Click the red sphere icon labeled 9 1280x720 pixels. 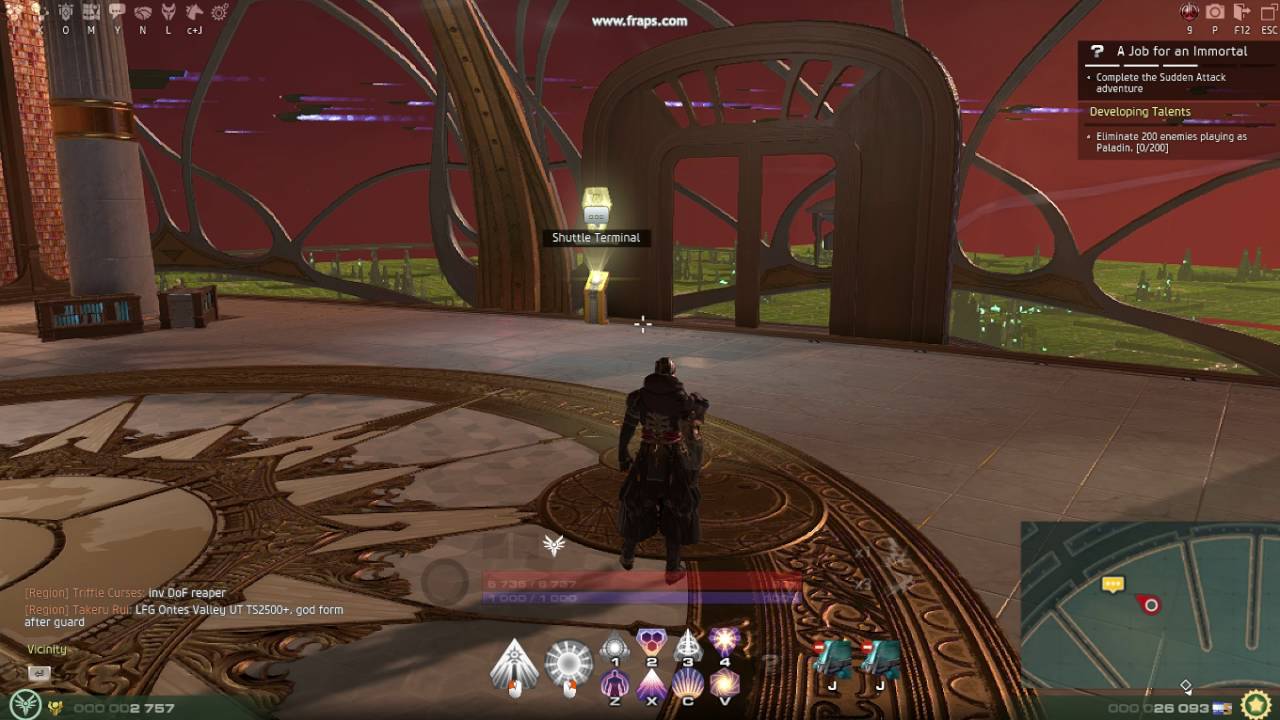tap(1189, 12)
